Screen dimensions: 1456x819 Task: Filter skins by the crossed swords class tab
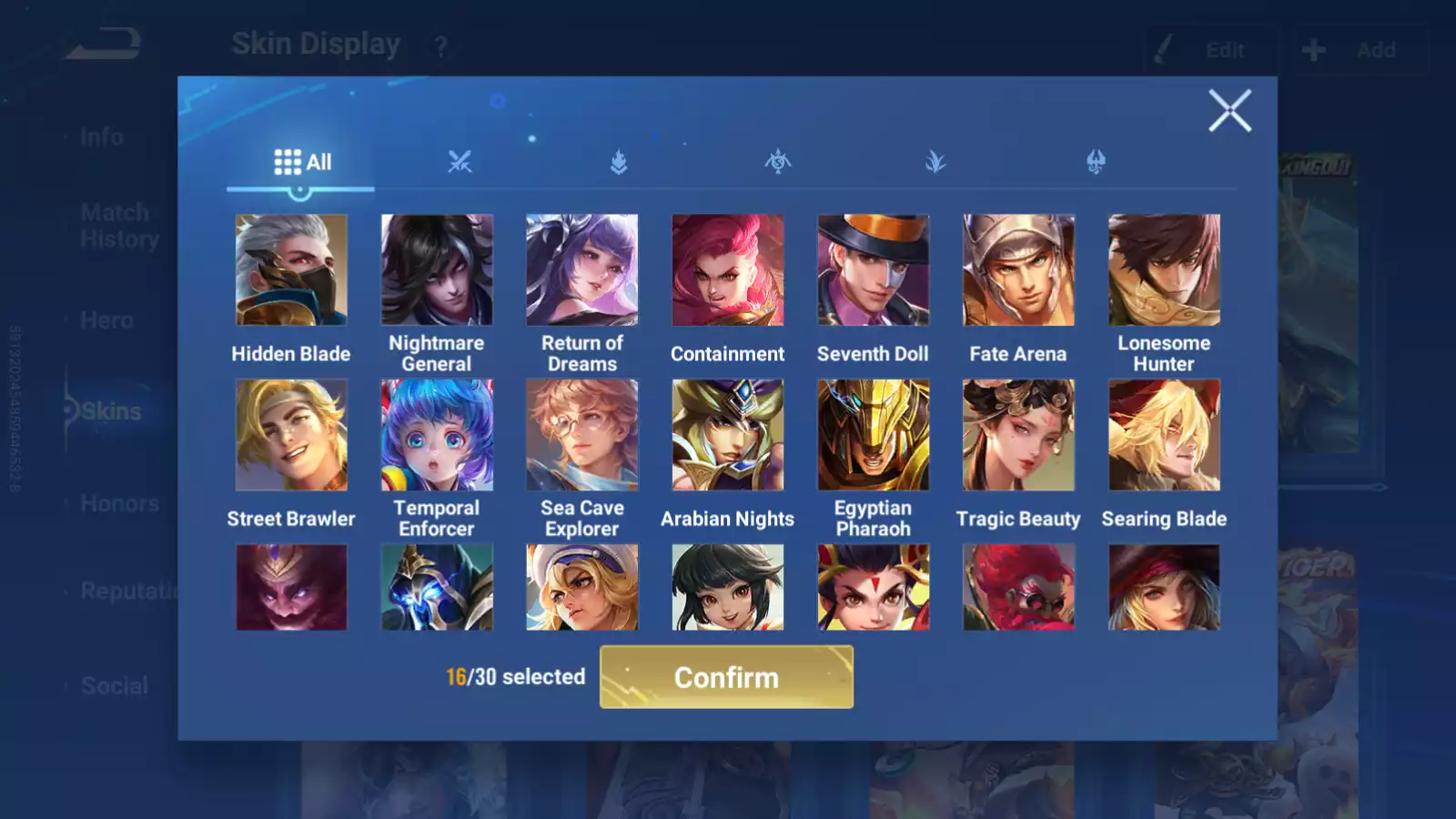click(x=460, y=163)
